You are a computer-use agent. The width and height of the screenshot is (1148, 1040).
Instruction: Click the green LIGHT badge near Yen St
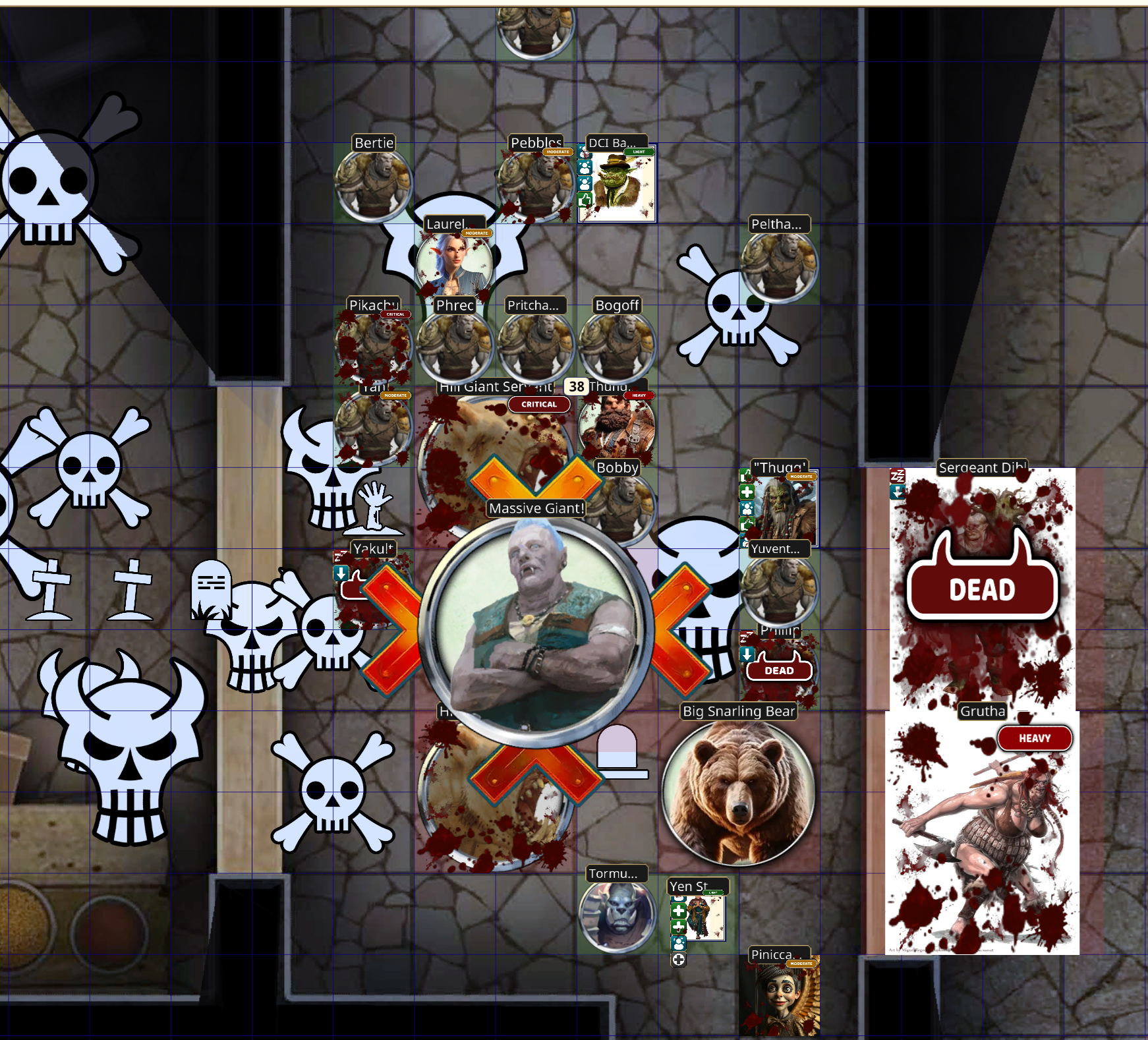click(x=713, y=892)
